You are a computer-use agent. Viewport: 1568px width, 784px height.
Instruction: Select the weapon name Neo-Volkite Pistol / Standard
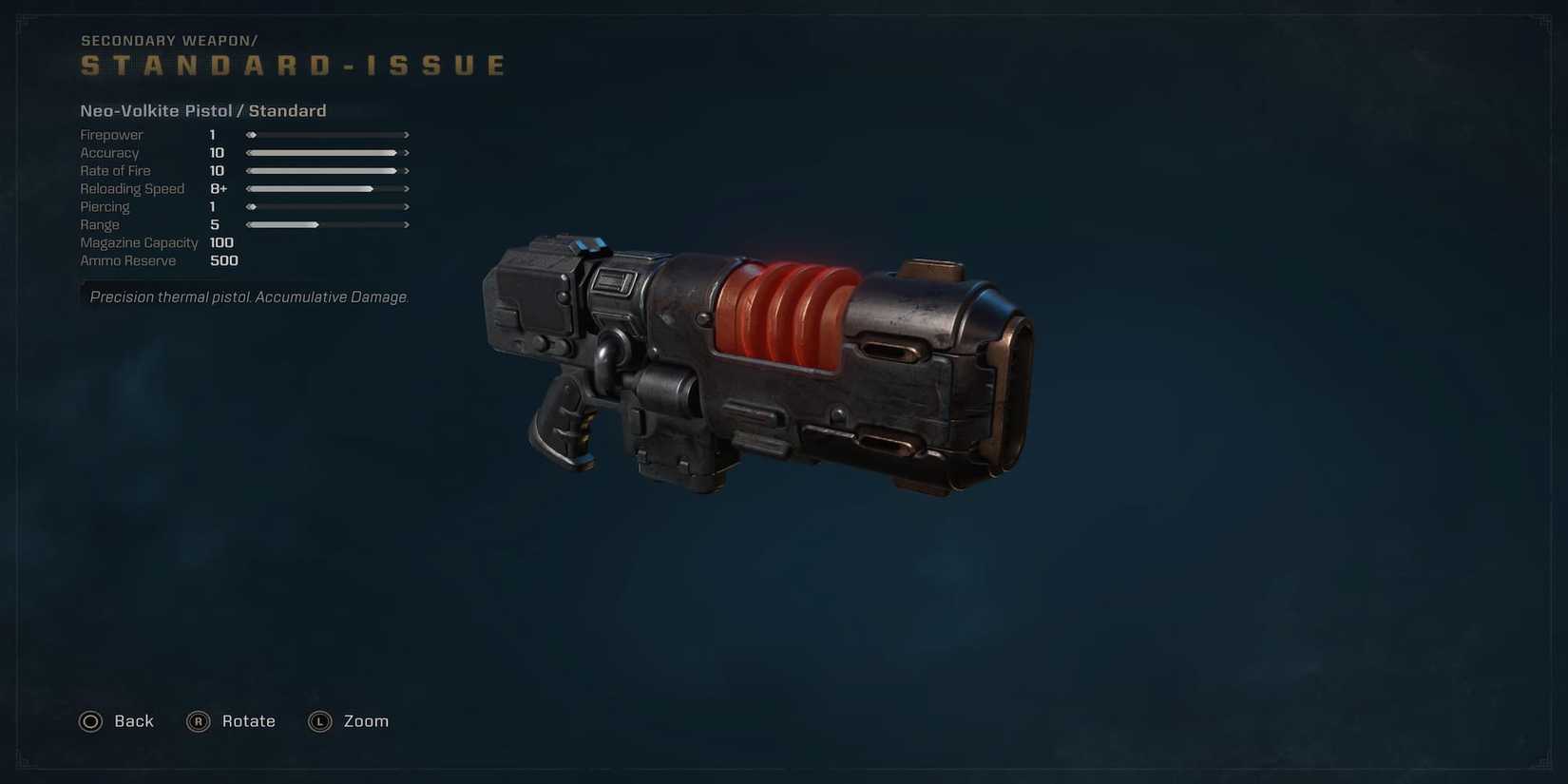[203, 110]
